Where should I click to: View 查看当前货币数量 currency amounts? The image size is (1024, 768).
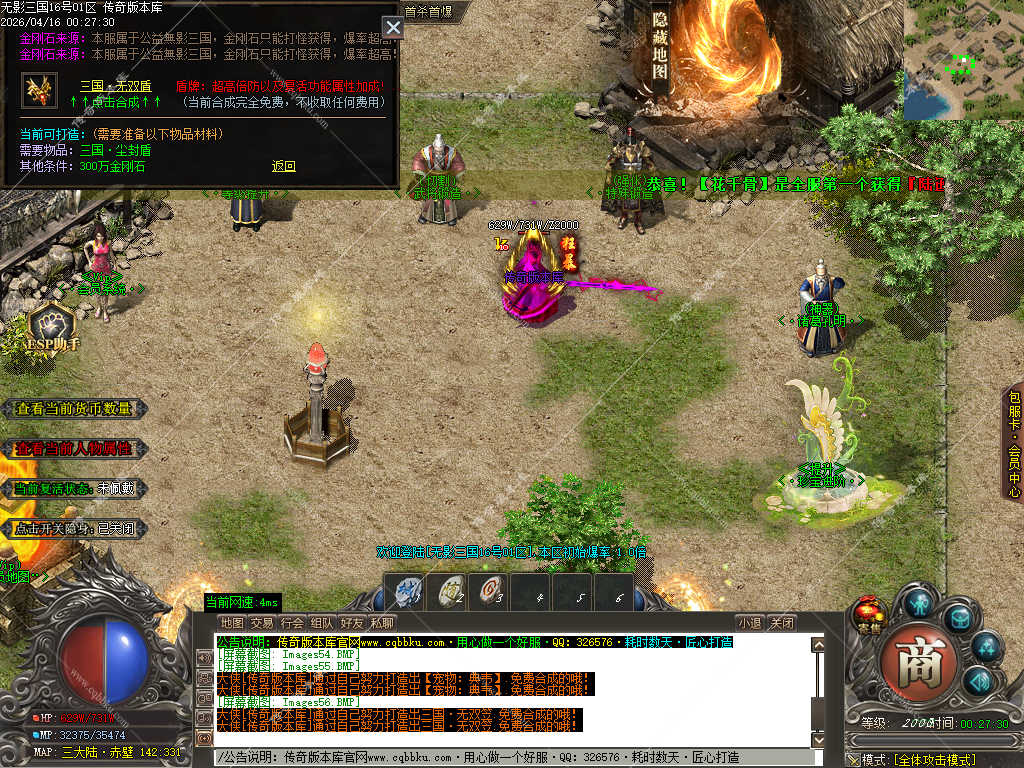74,409
